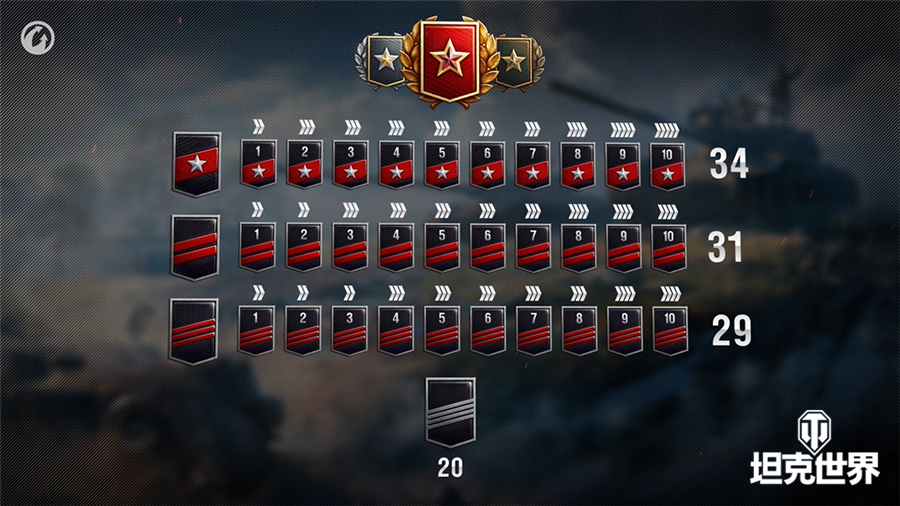Click the silver star badge beside the central emblem
Viewport: 900px width, 506px height.
tap(385, 62)
